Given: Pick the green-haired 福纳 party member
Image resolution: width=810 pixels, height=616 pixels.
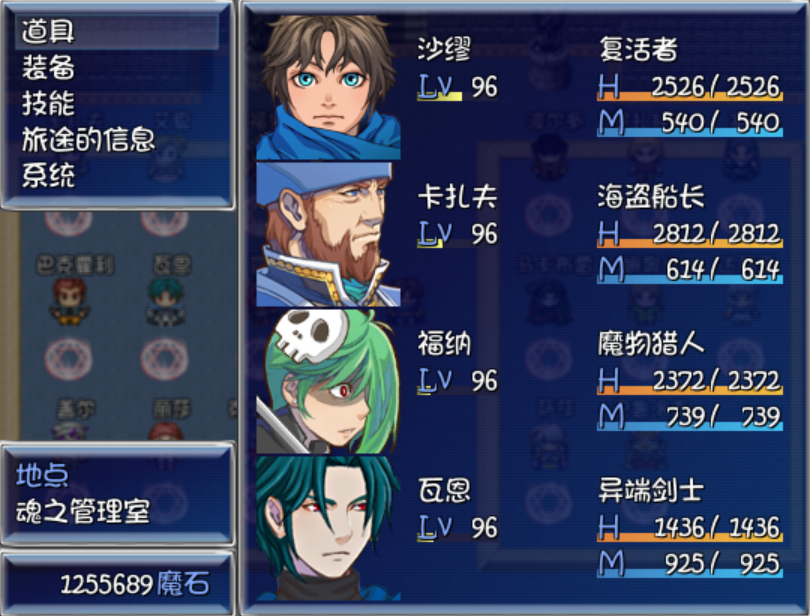Looking at the screenshot, I should coord(520,380).
